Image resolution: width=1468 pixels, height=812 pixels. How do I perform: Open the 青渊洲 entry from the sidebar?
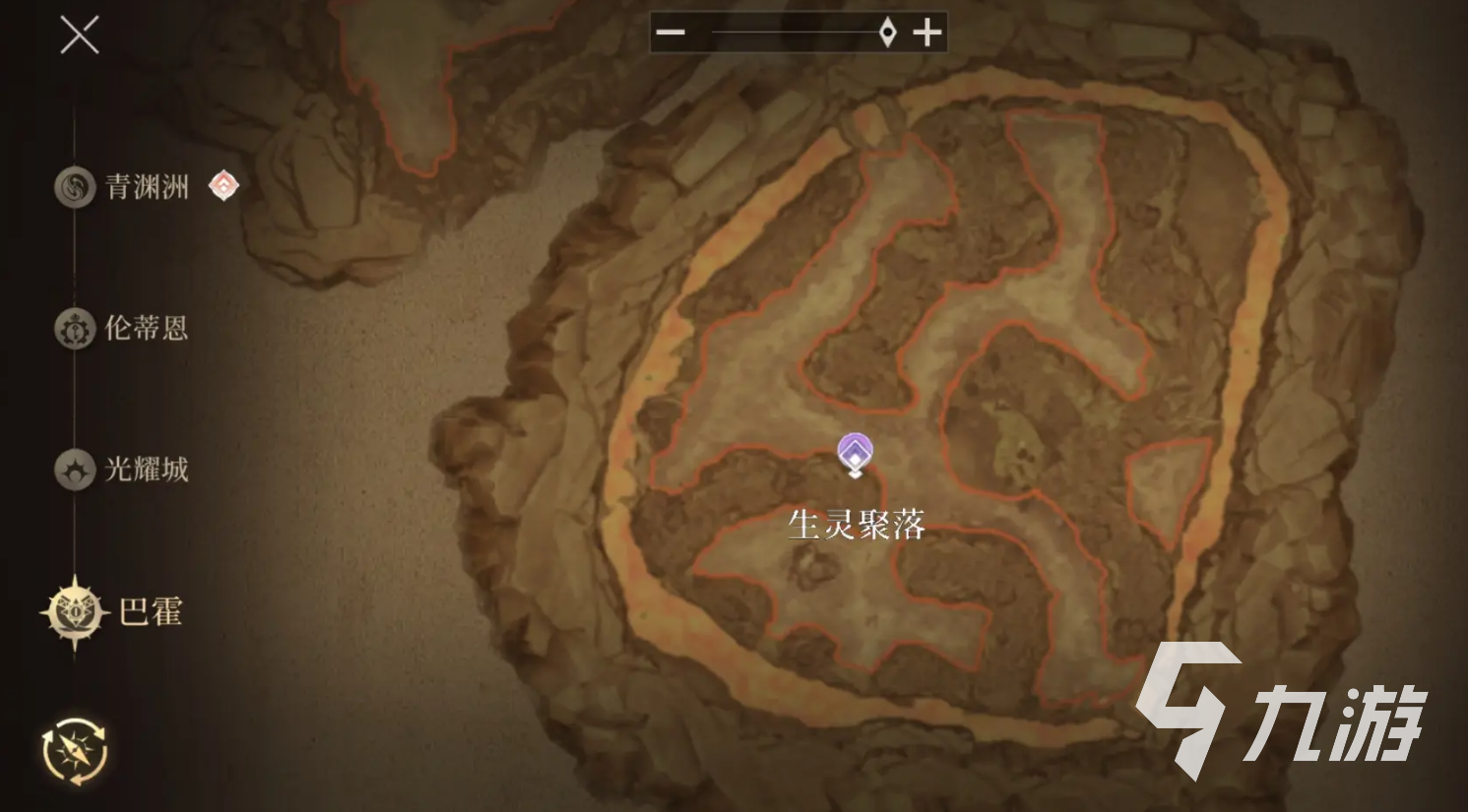(x=148, y=188)
